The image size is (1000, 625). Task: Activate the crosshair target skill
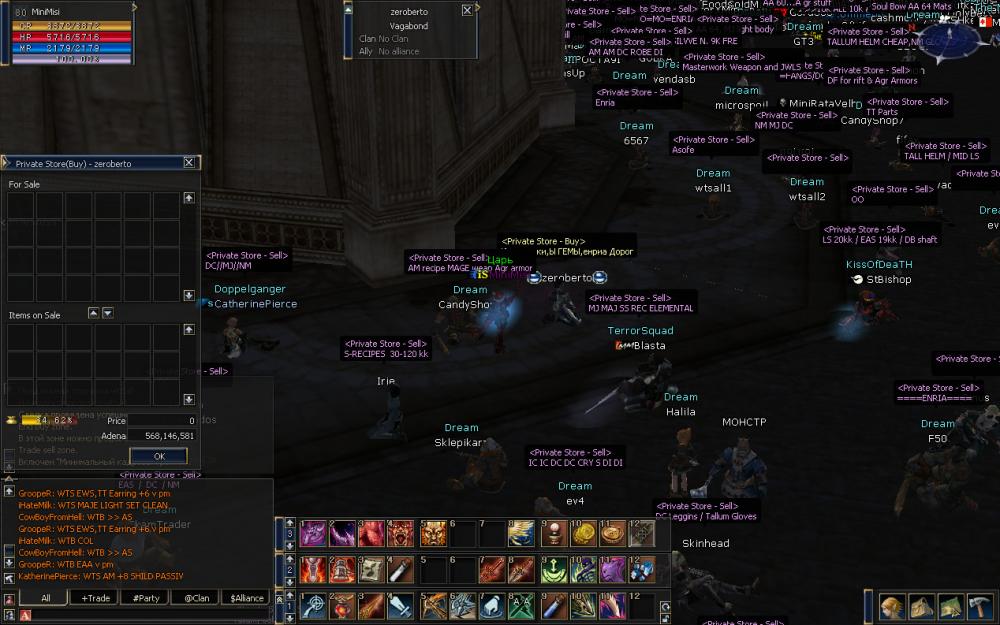(x=315, y=606)
